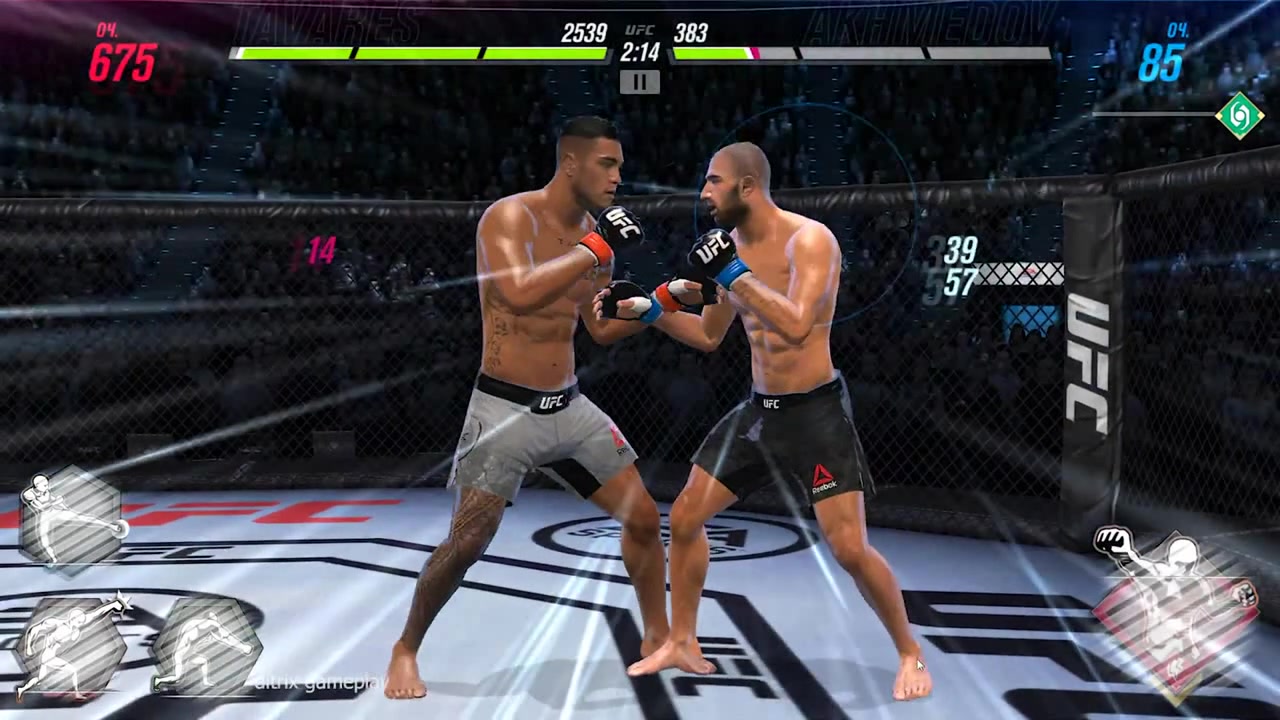Activate the superman punch special move
Viewport: 1280px width, 720px height.
[x=68, y=647]
